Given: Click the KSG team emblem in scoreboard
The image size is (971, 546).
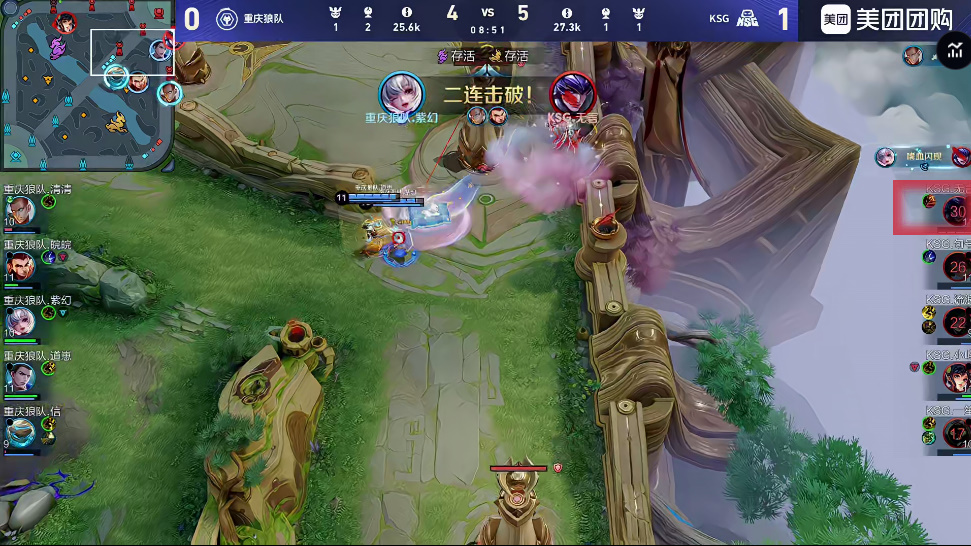Looking at the screenshot, I should [x=747, y=19].
